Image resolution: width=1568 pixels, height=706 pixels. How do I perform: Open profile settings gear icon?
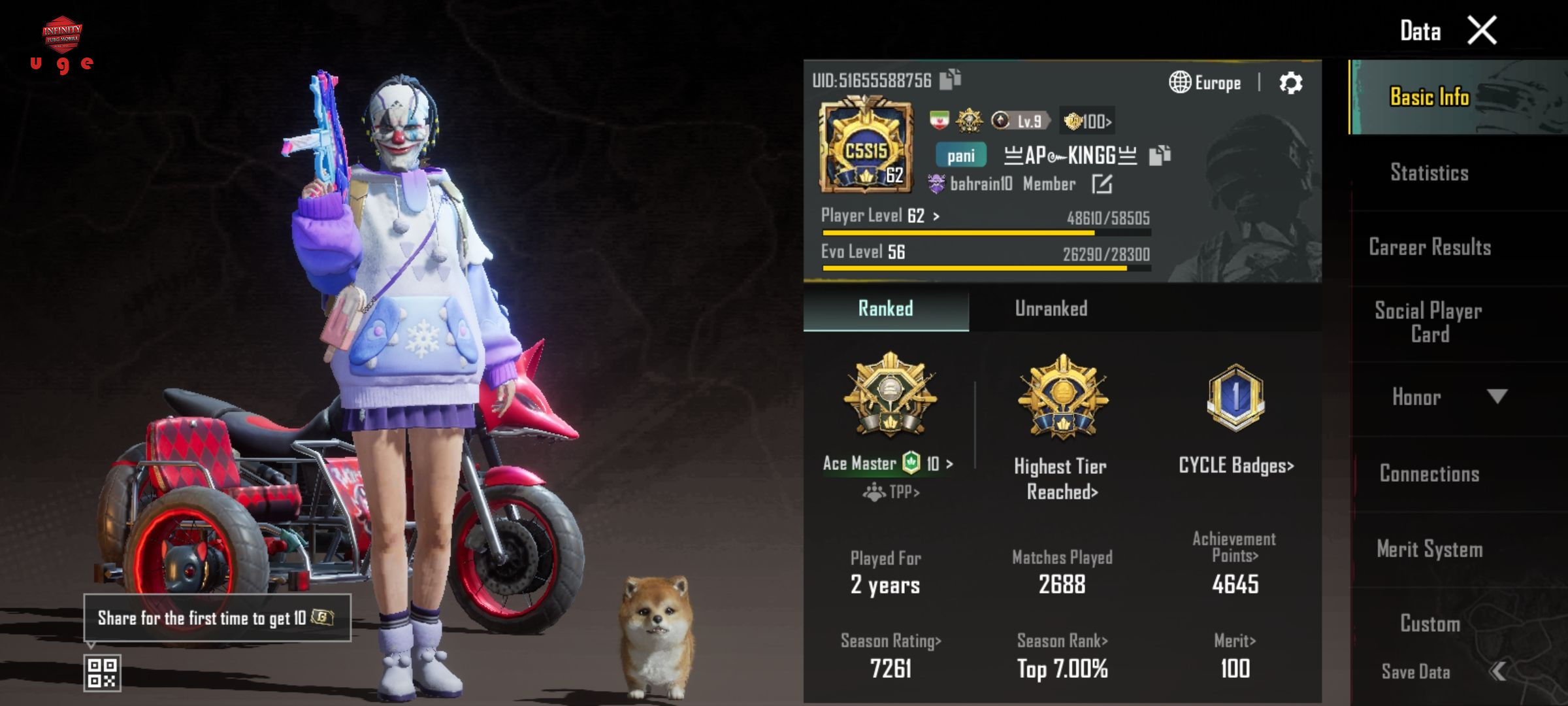coord(1290,83)
